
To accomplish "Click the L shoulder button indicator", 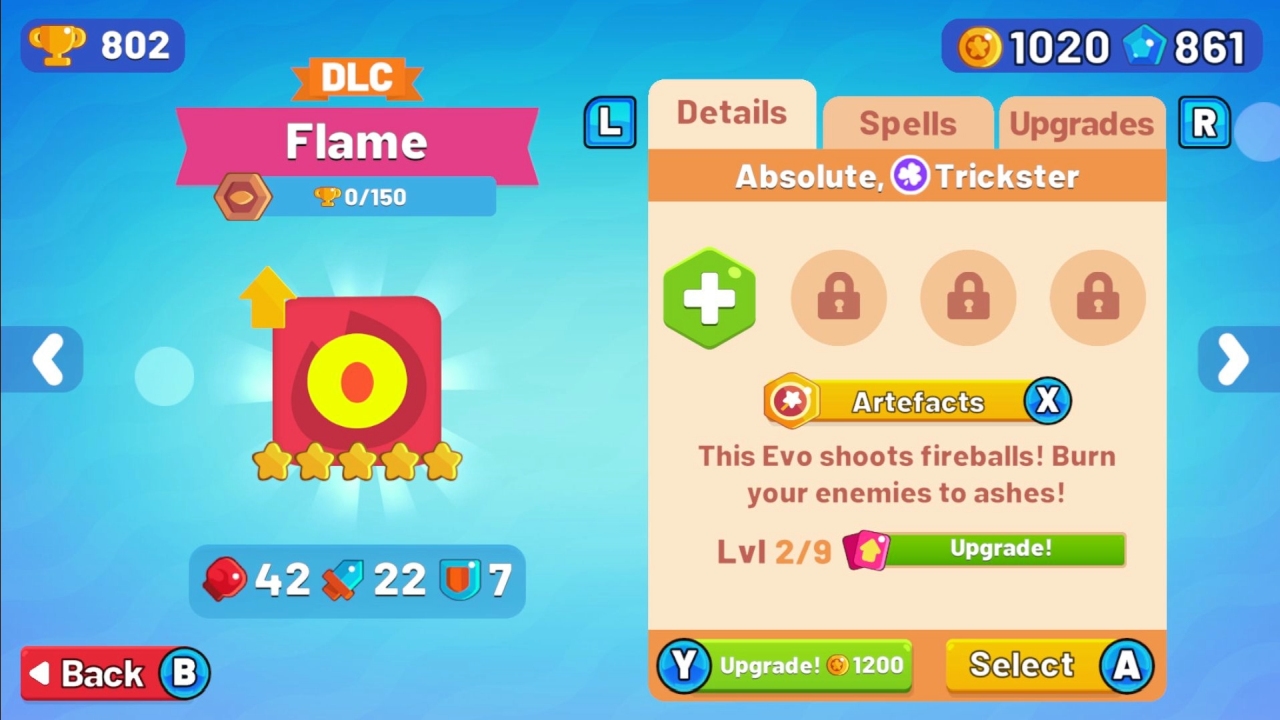I will coord(610,122).
